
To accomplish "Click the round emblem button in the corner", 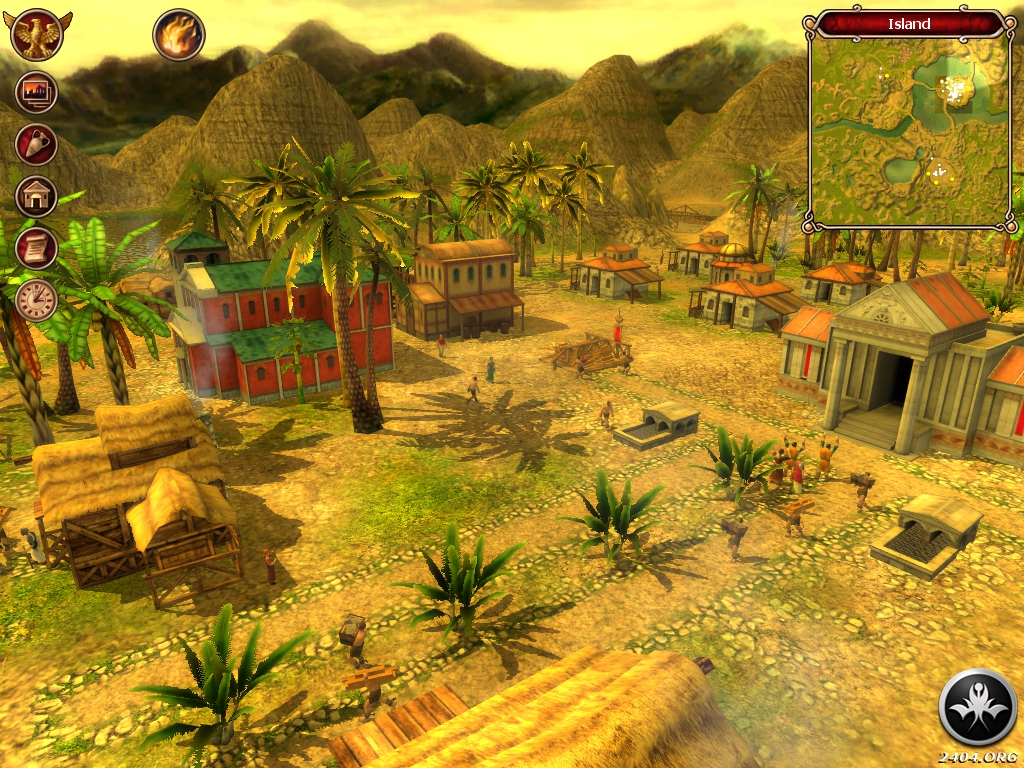I will (x=977, y=708).
